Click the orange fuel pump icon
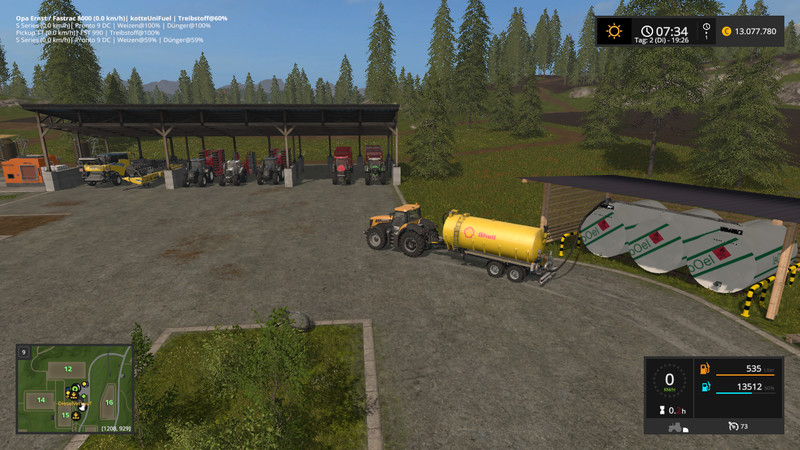 tap(705, 369)
